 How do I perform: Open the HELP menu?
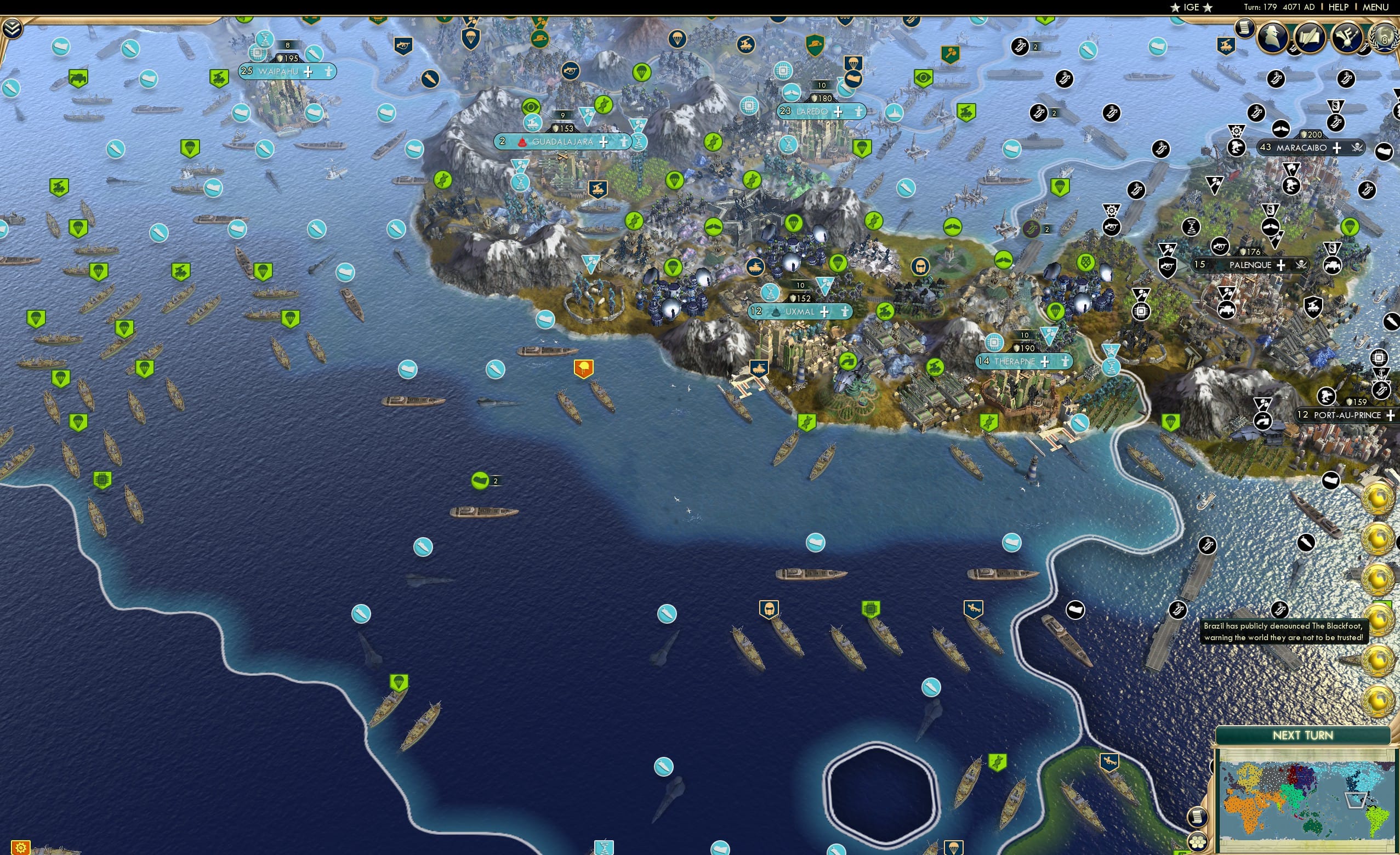1339,7
